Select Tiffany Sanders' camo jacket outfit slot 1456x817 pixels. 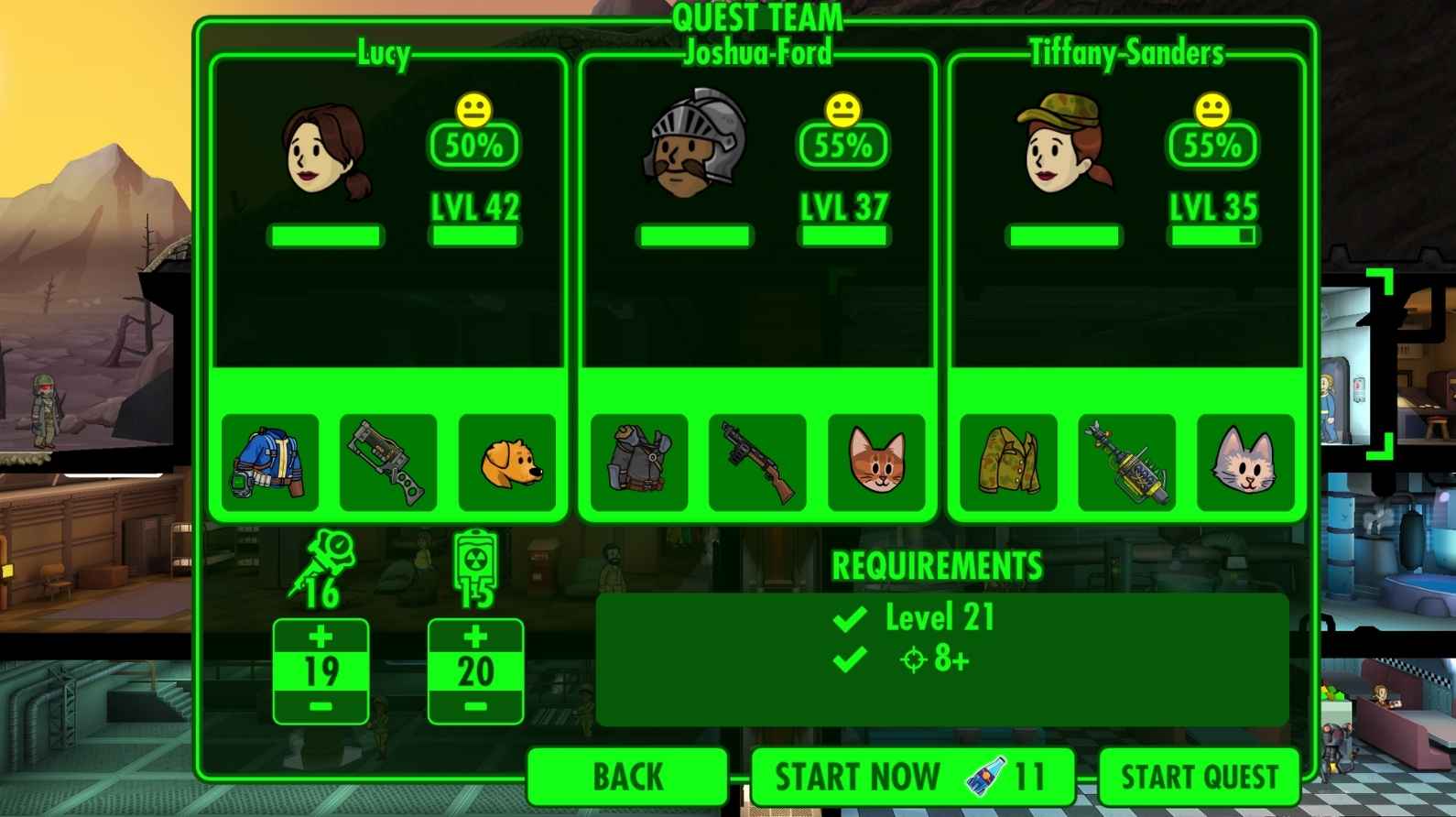coord(1008,463)
